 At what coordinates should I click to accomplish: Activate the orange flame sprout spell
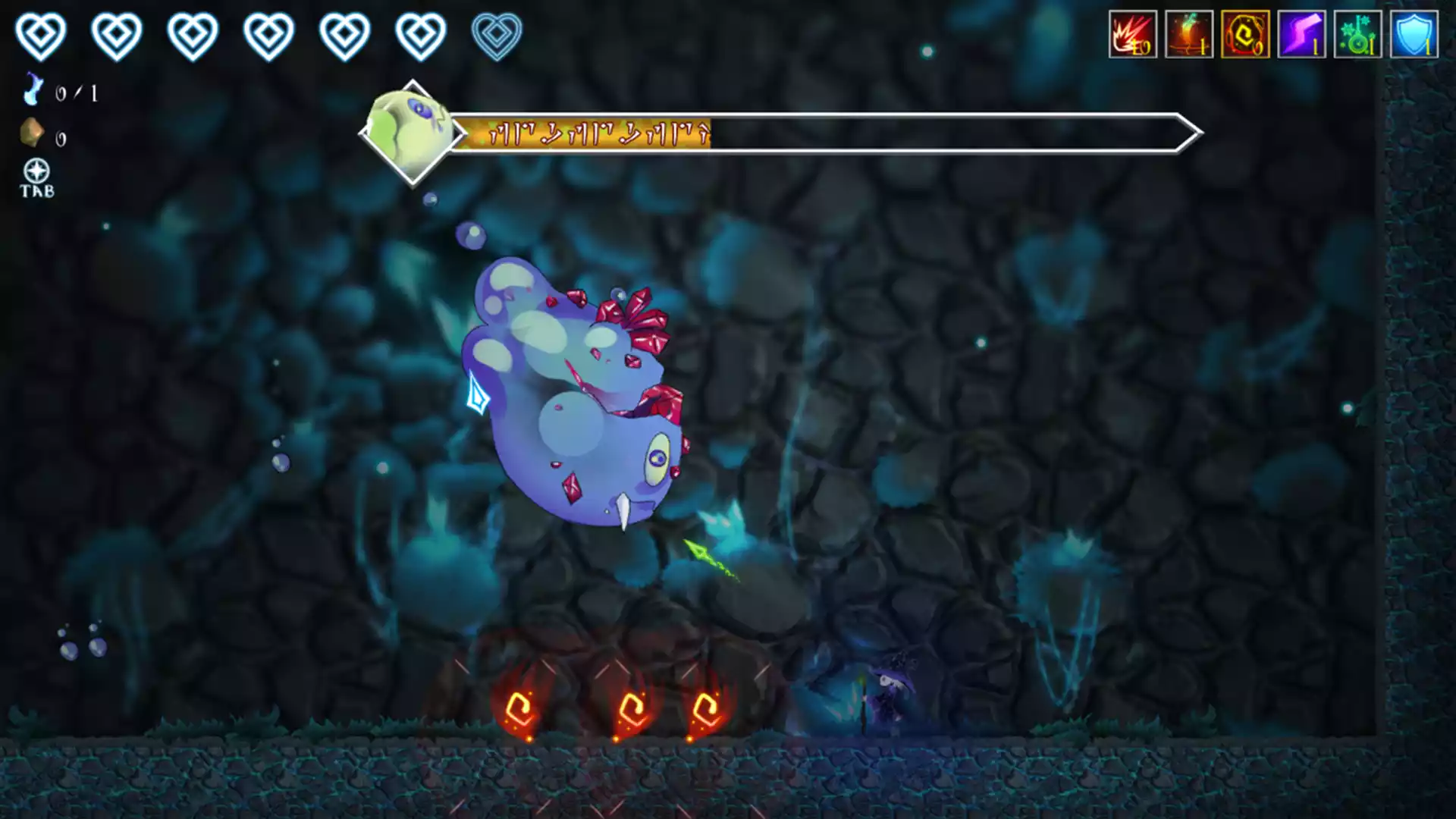click(x=1188, y=35)
